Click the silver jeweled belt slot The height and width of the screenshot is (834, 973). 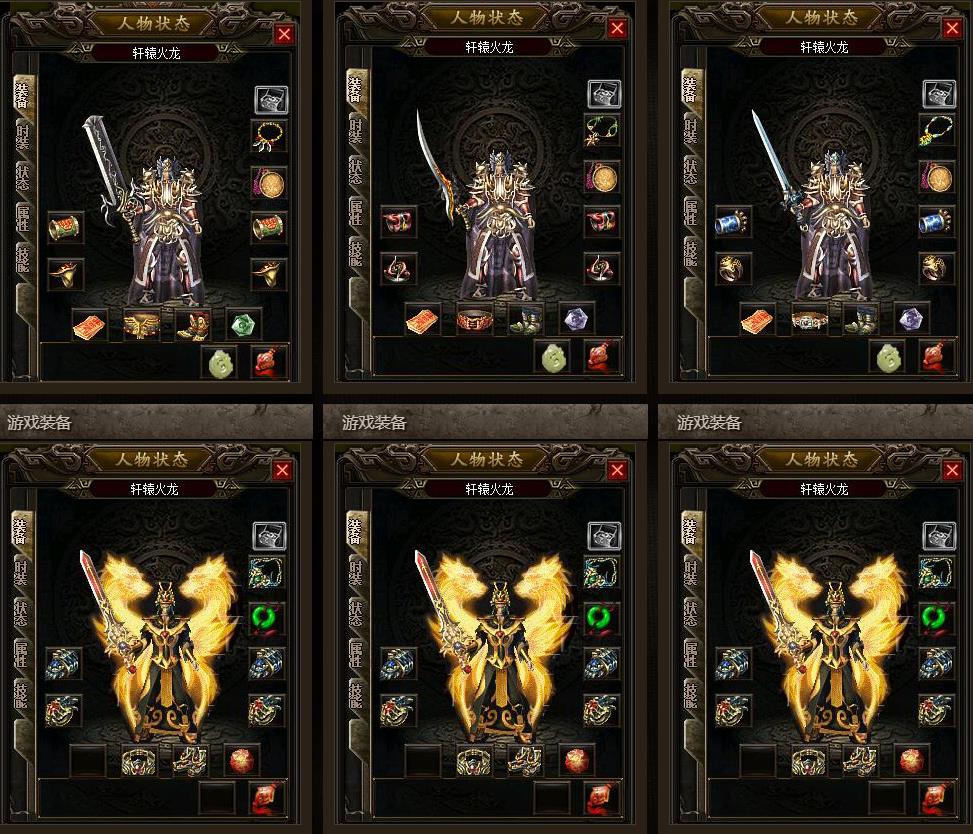click(x=809, y=320)
